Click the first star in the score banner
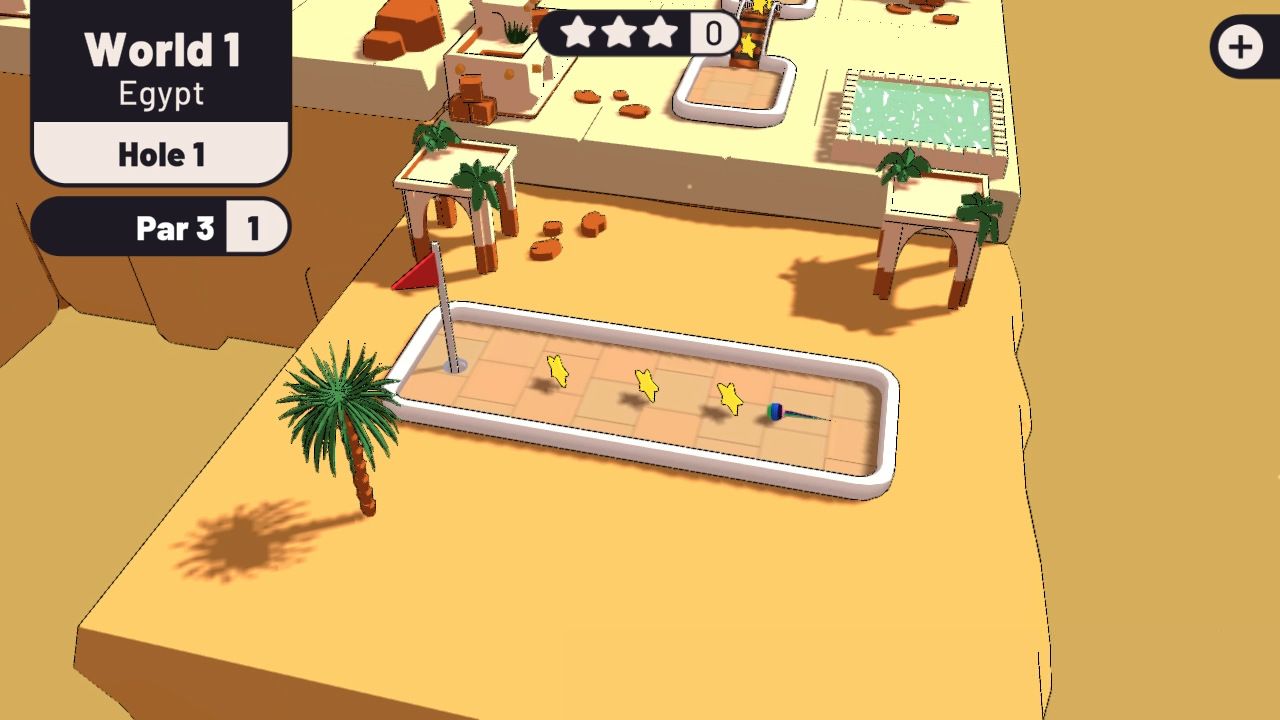The width and height of the screenshot is (1280, 720). 580,32
